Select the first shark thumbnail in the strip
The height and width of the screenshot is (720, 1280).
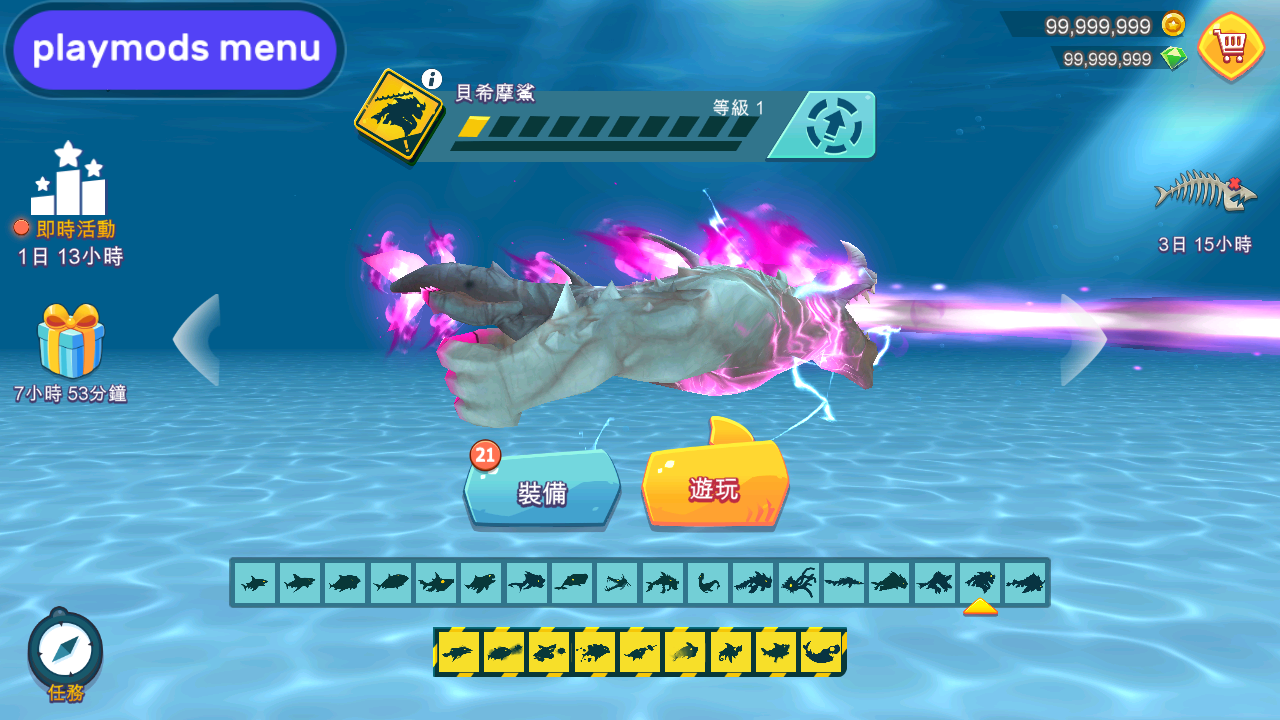click(253, 580)
